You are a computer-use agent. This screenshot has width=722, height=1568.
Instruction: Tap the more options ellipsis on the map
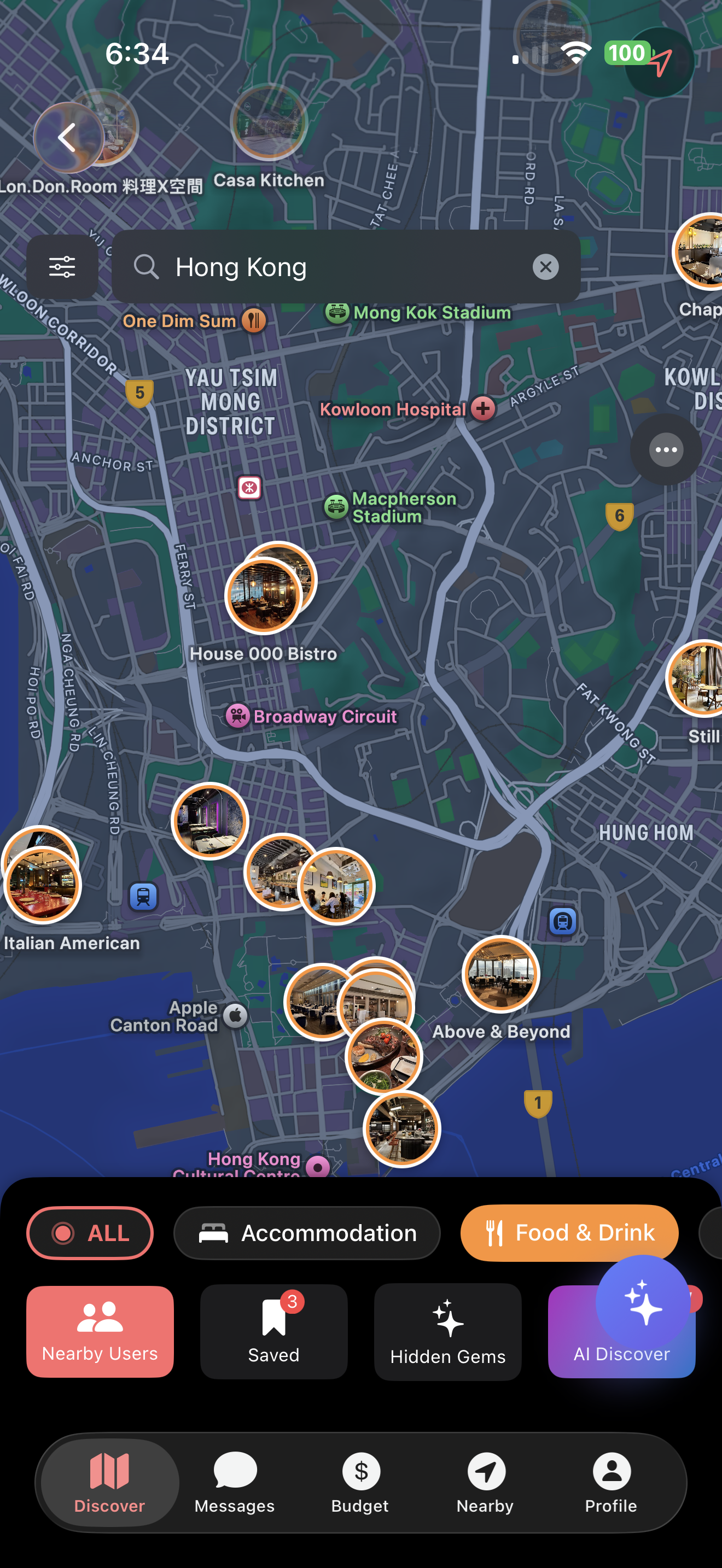[x=666, y=450]
